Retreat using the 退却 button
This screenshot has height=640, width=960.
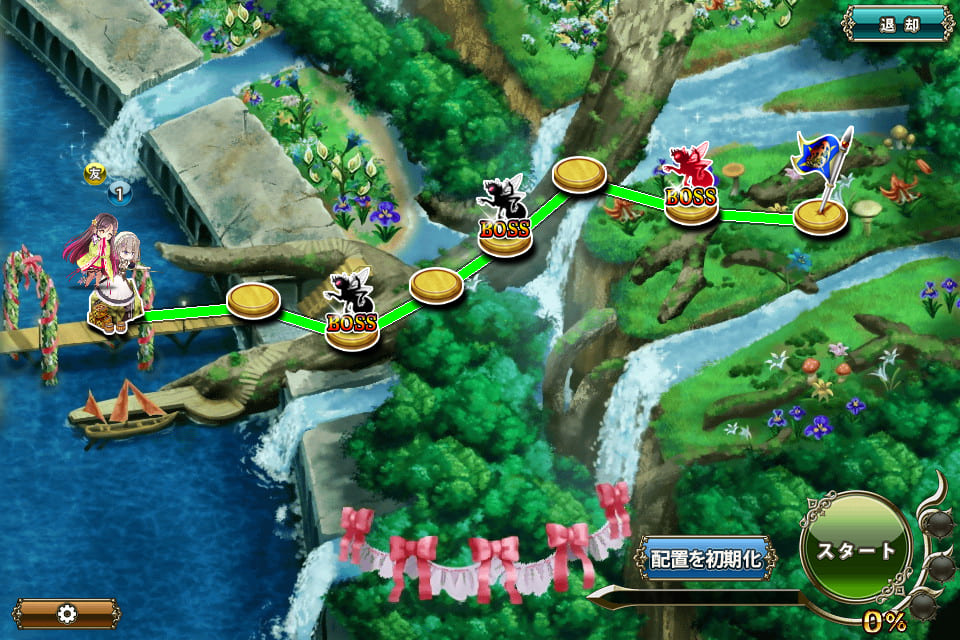coord(897,23)
